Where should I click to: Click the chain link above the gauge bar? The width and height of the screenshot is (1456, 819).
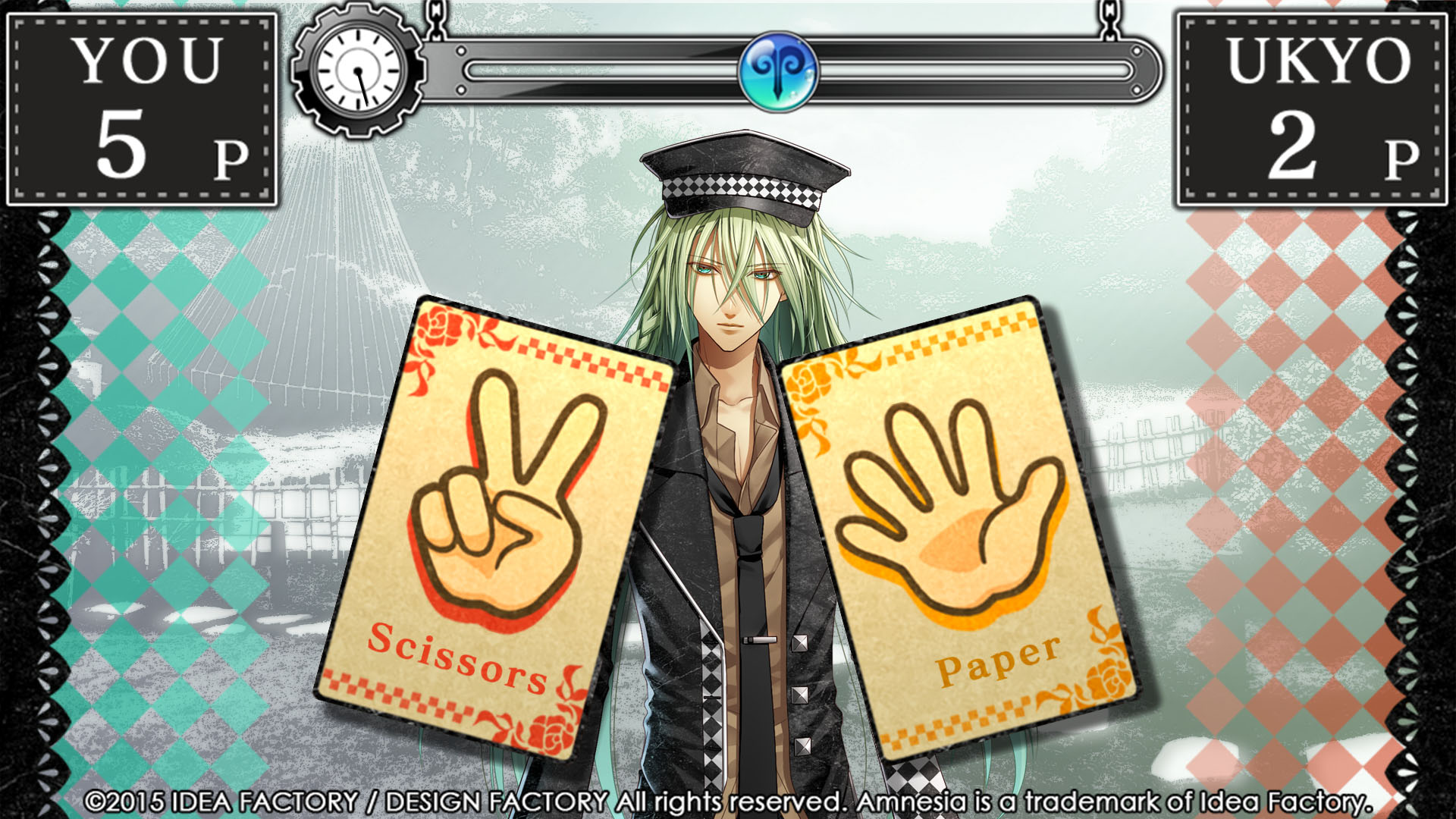(x=436, y=19)
